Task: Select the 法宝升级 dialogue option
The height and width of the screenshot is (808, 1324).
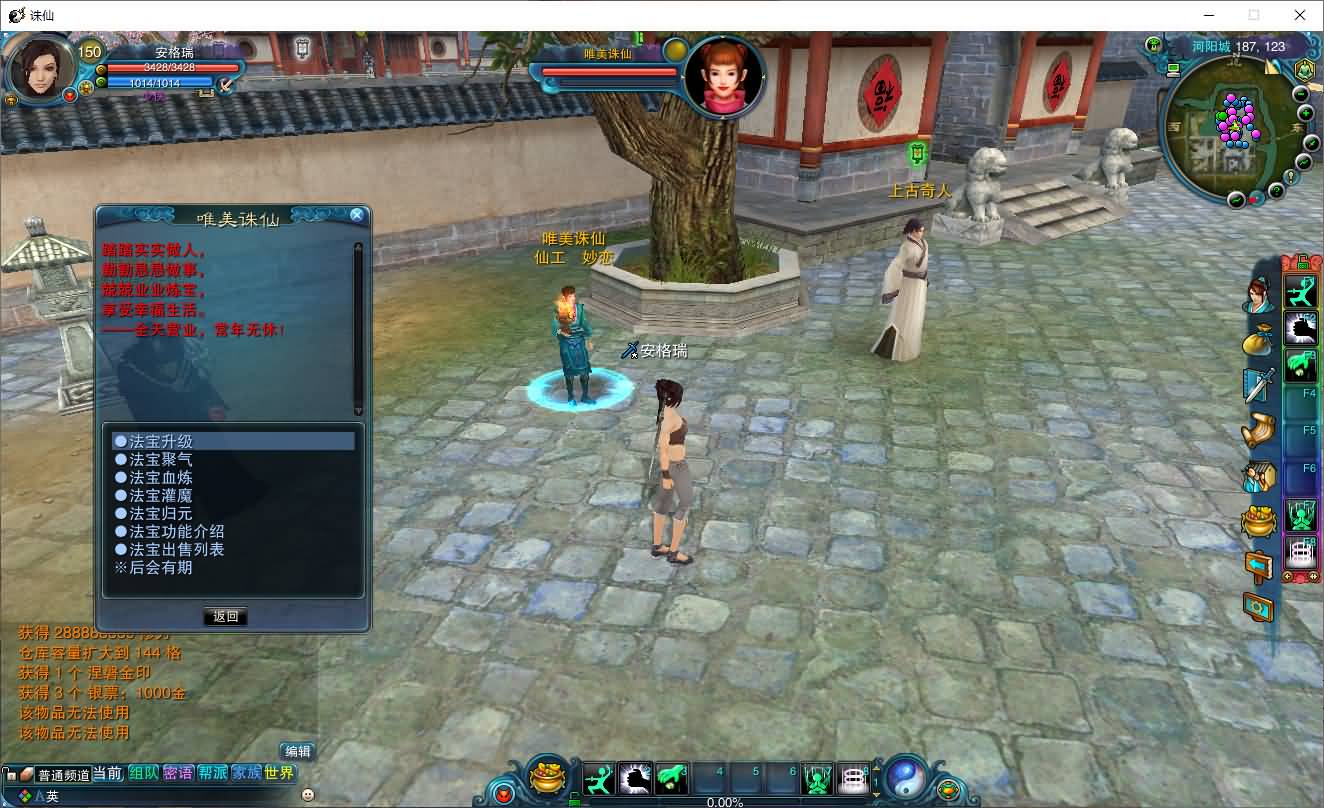Action: pos(161,441)
